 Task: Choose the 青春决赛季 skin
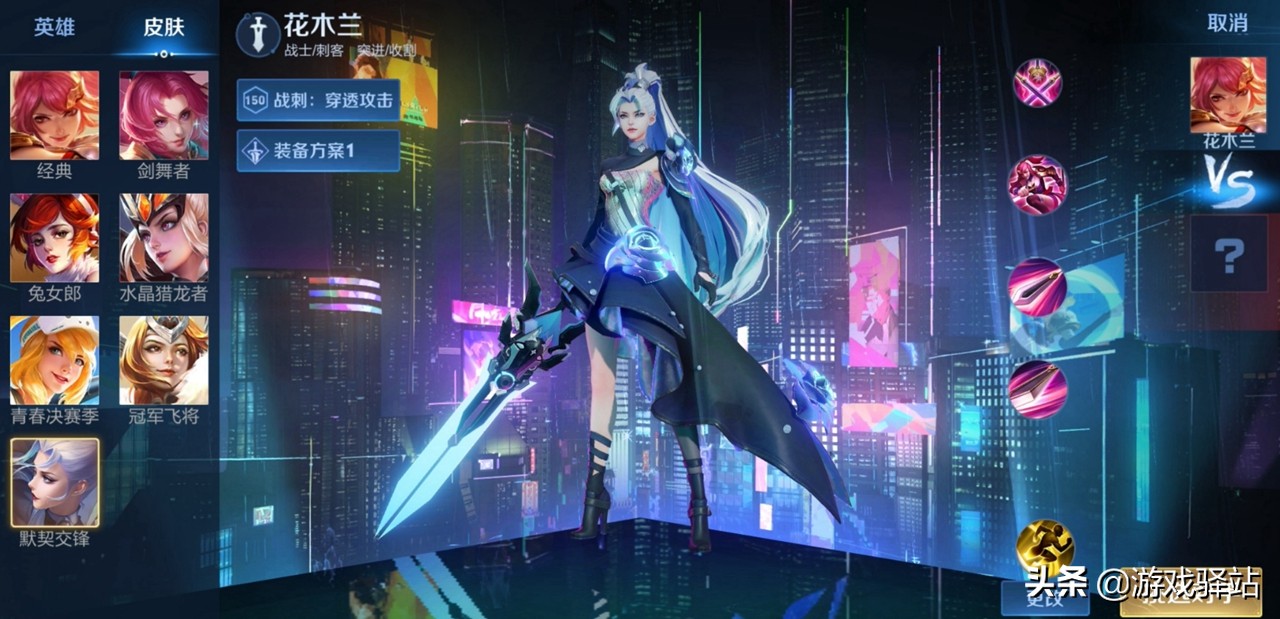[55, 360]
